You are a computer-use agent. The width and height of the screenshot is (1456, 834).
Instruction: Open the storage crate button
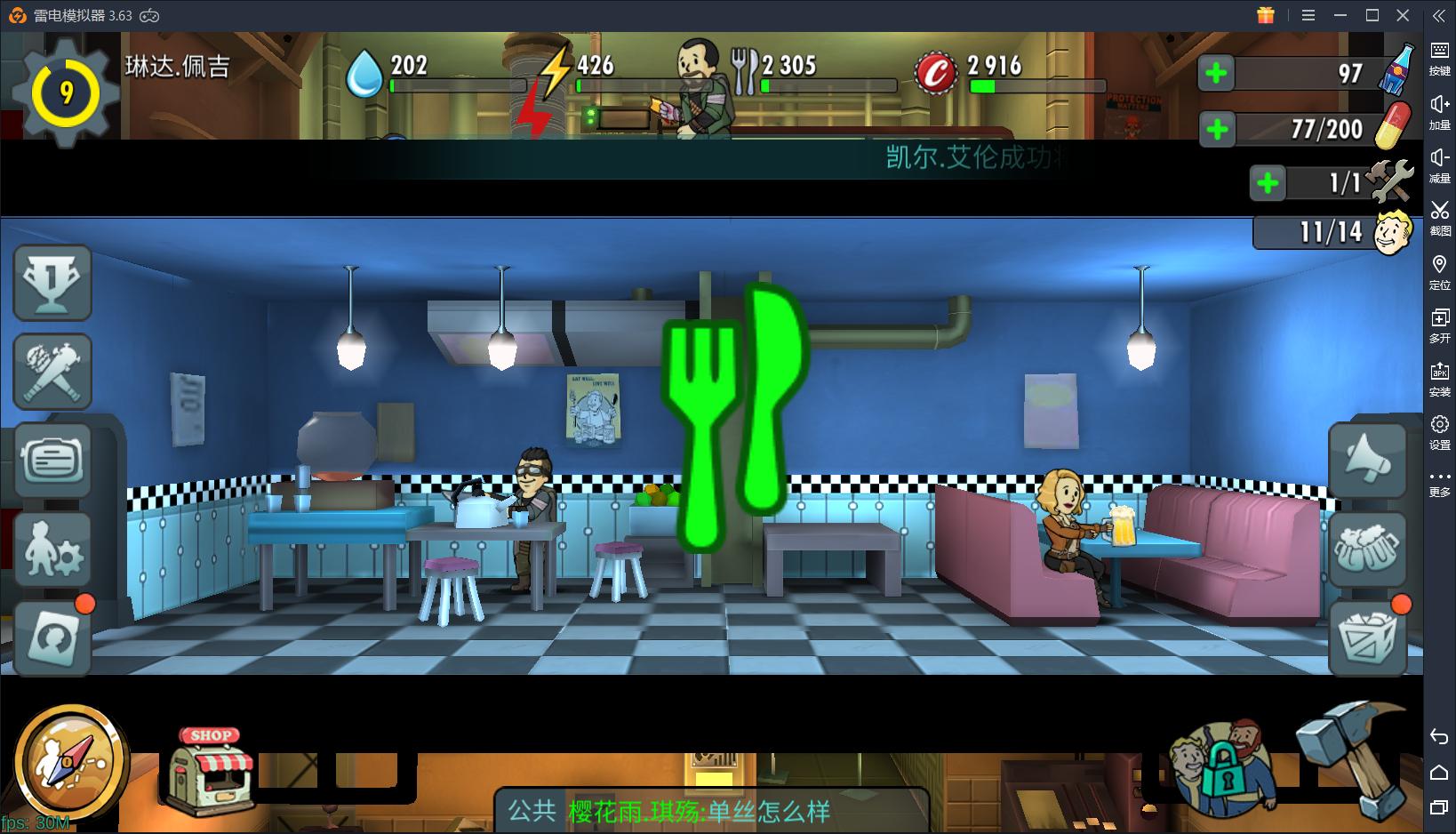click(x=1368, y=638)
